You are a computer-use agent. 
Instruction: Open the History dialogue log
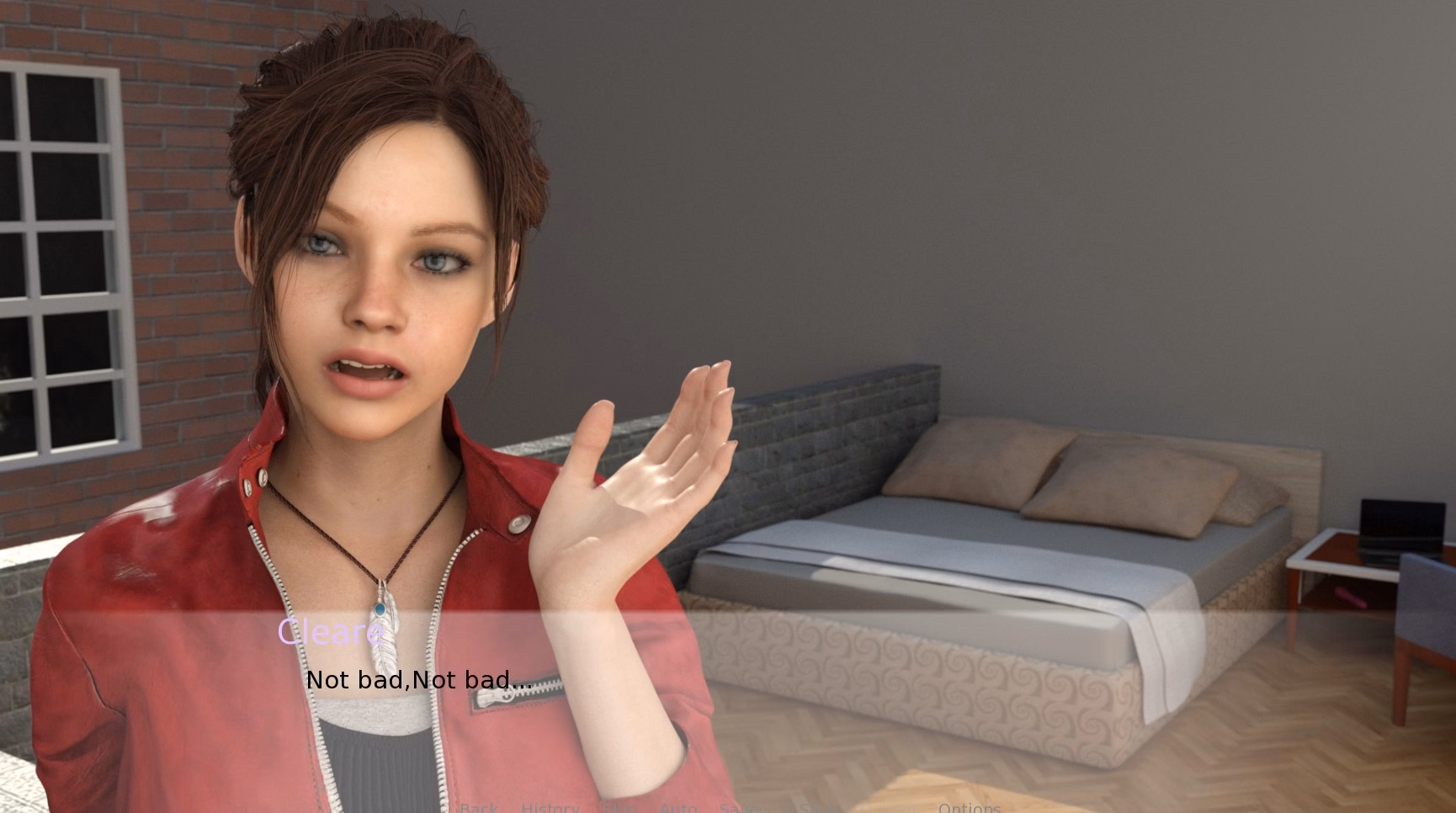click(x=549, y=808)
